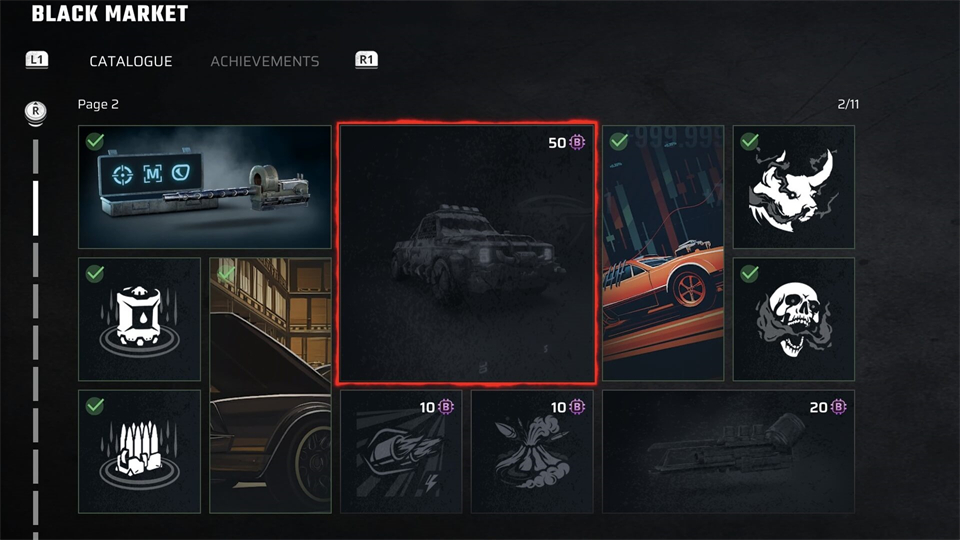Screen dimensions: 960x540
Task: Select the locked rocket item costing 10
Action: tap(401, 451)
